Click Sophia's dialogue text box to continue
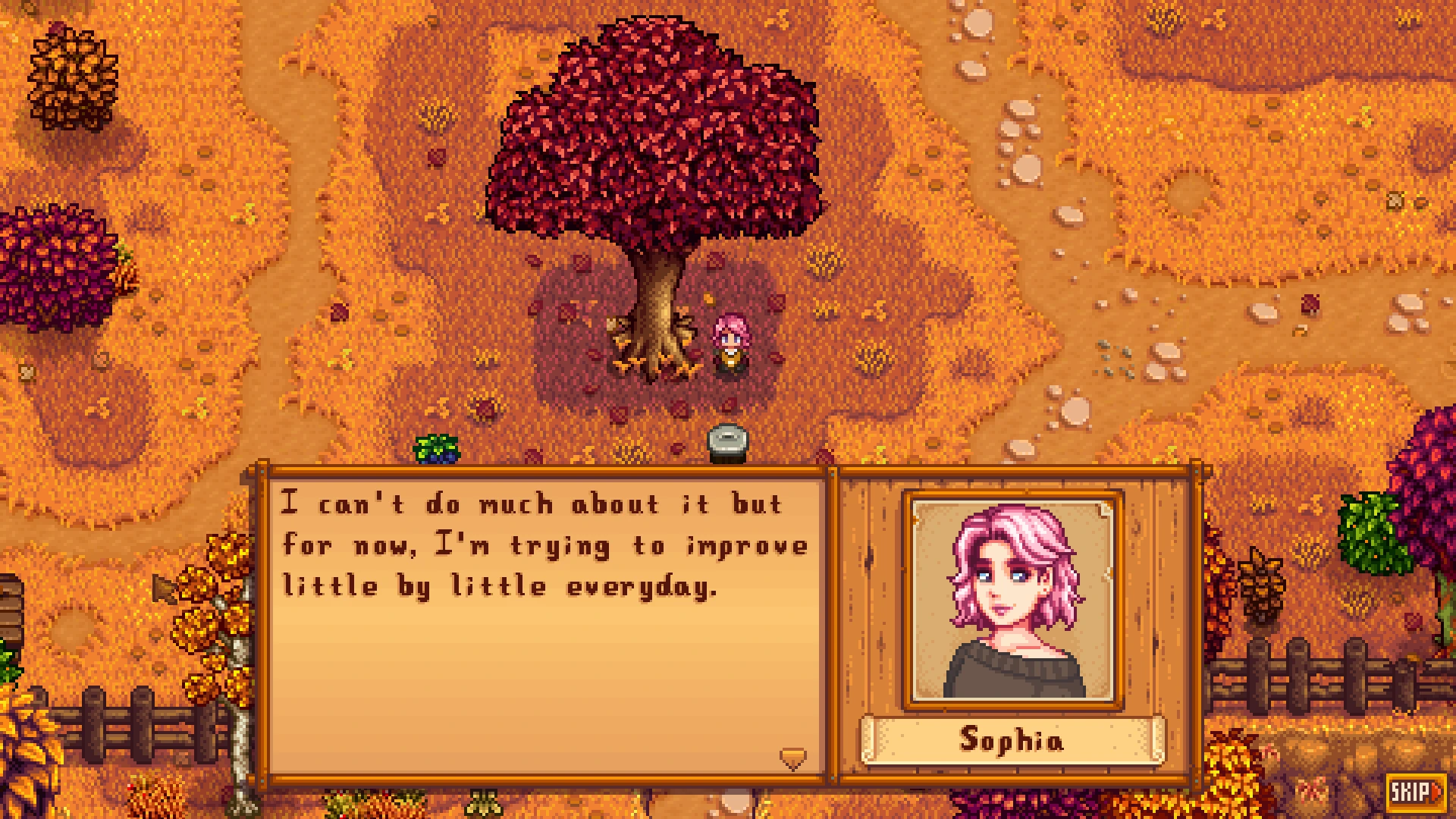1456x819 pixels. [544, 622]
